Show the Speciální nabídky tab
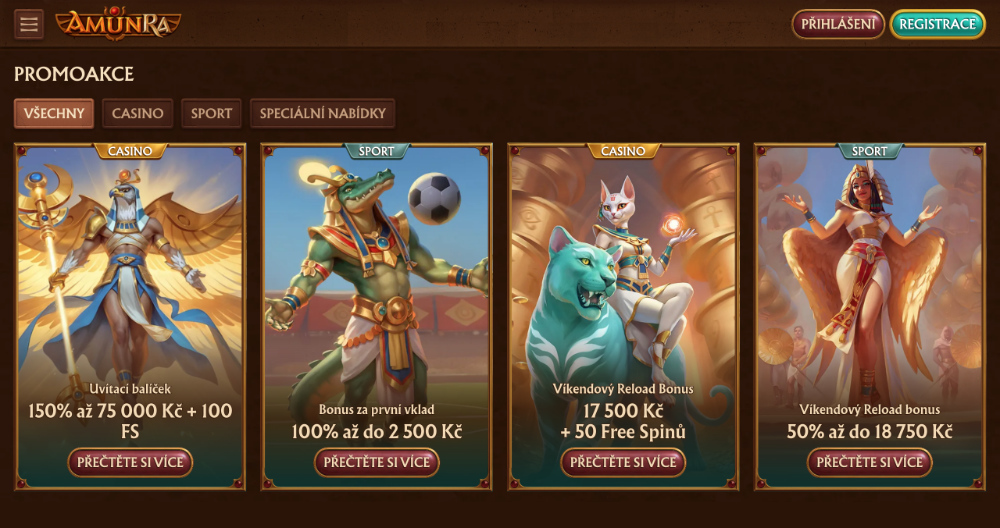Screen dimensions: 1000x528 [322, 113]
